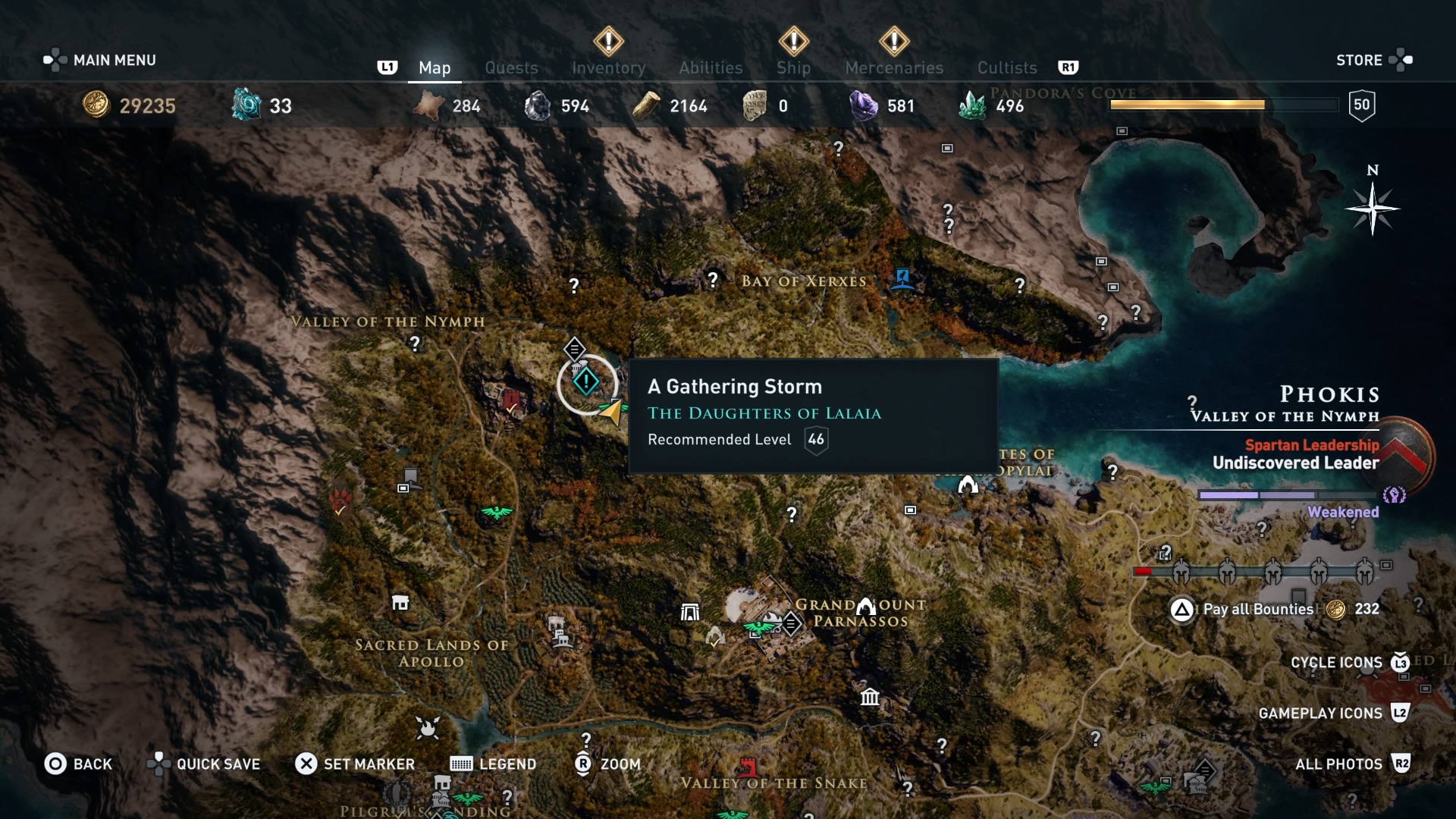Click the question mark near Bay of Xerxes
The width and height of the screenshot is (1456, 819).
714,280
